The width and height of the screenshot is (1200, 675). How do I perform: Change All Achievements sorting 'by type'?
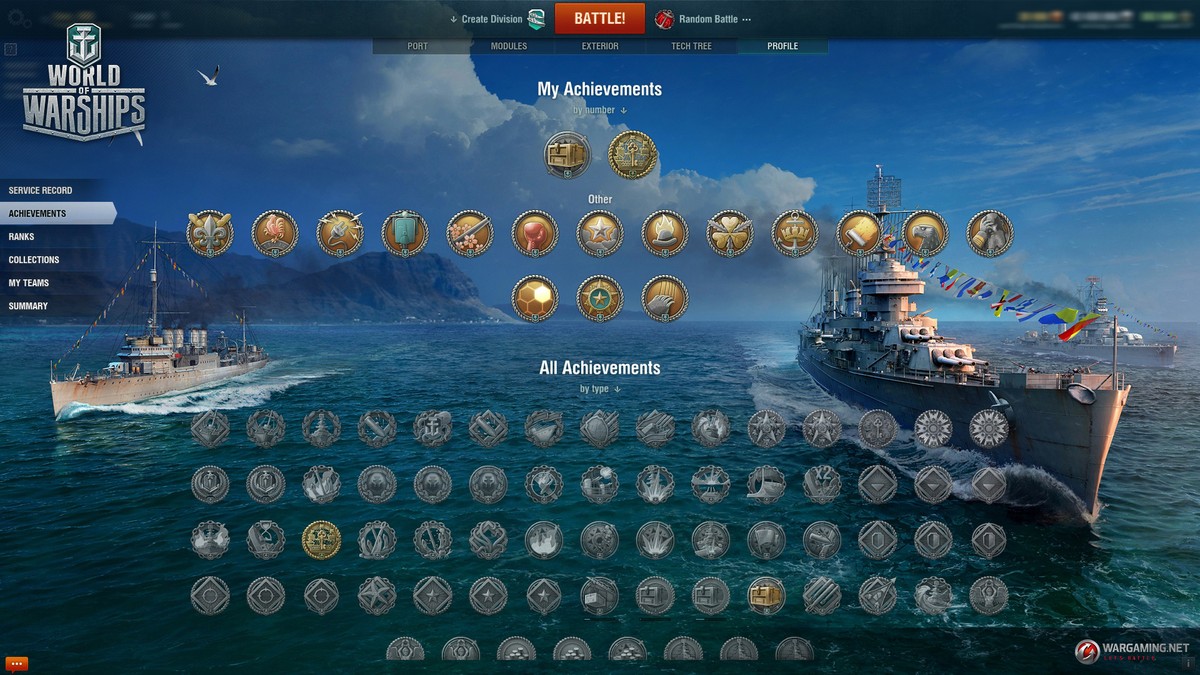600,389
